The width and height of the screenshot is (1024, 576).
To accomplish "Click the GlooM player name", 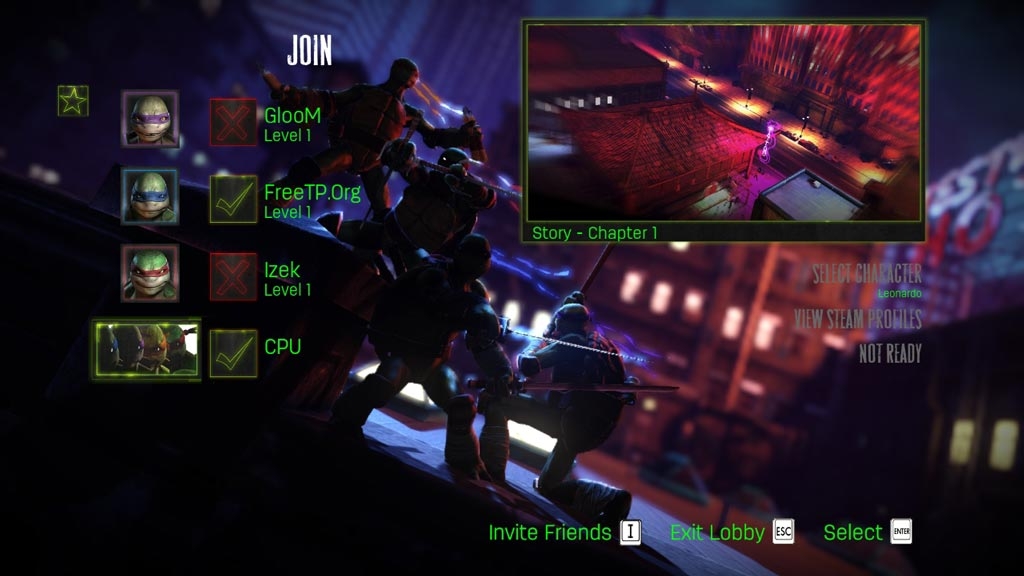I will click(x=292, y=115).
